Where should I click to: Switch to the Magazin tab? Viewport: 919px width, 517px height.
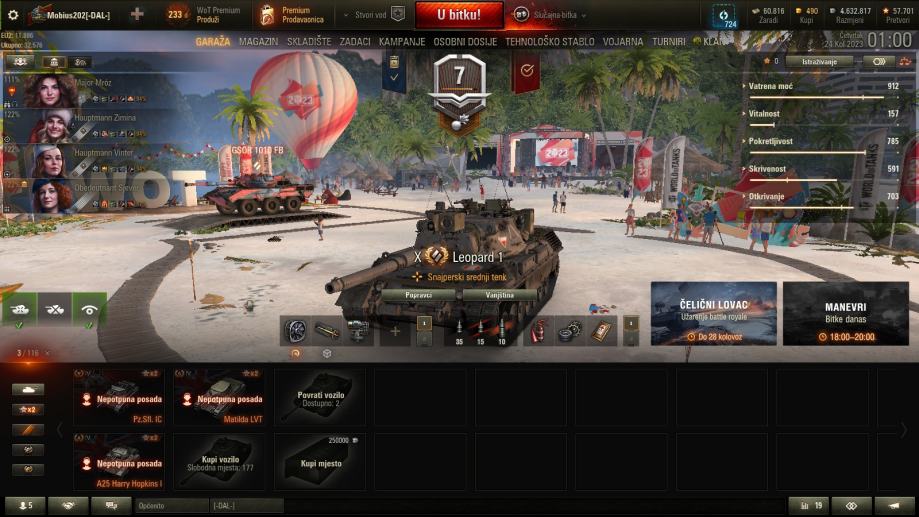click(259, 42)
